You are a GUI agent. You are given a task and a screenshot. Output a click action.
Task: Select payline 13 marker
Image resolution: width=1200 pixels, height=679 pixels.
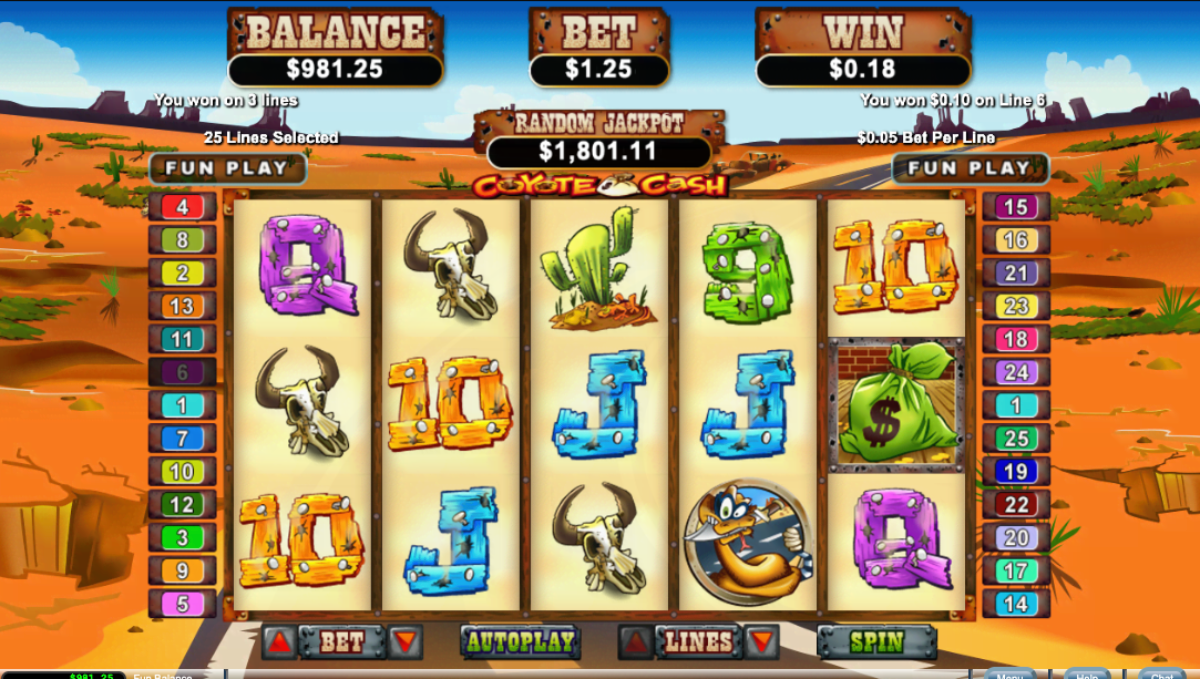(x=182, y=306)
